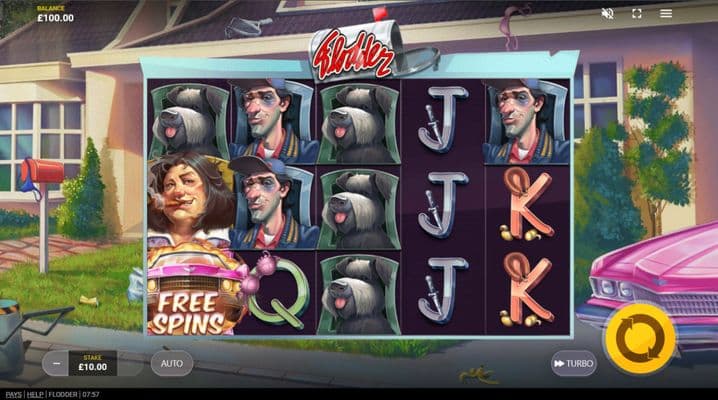718x400 pixels.
Task: Open the £10.00 stake selector
Action: [x=92, y=363]
